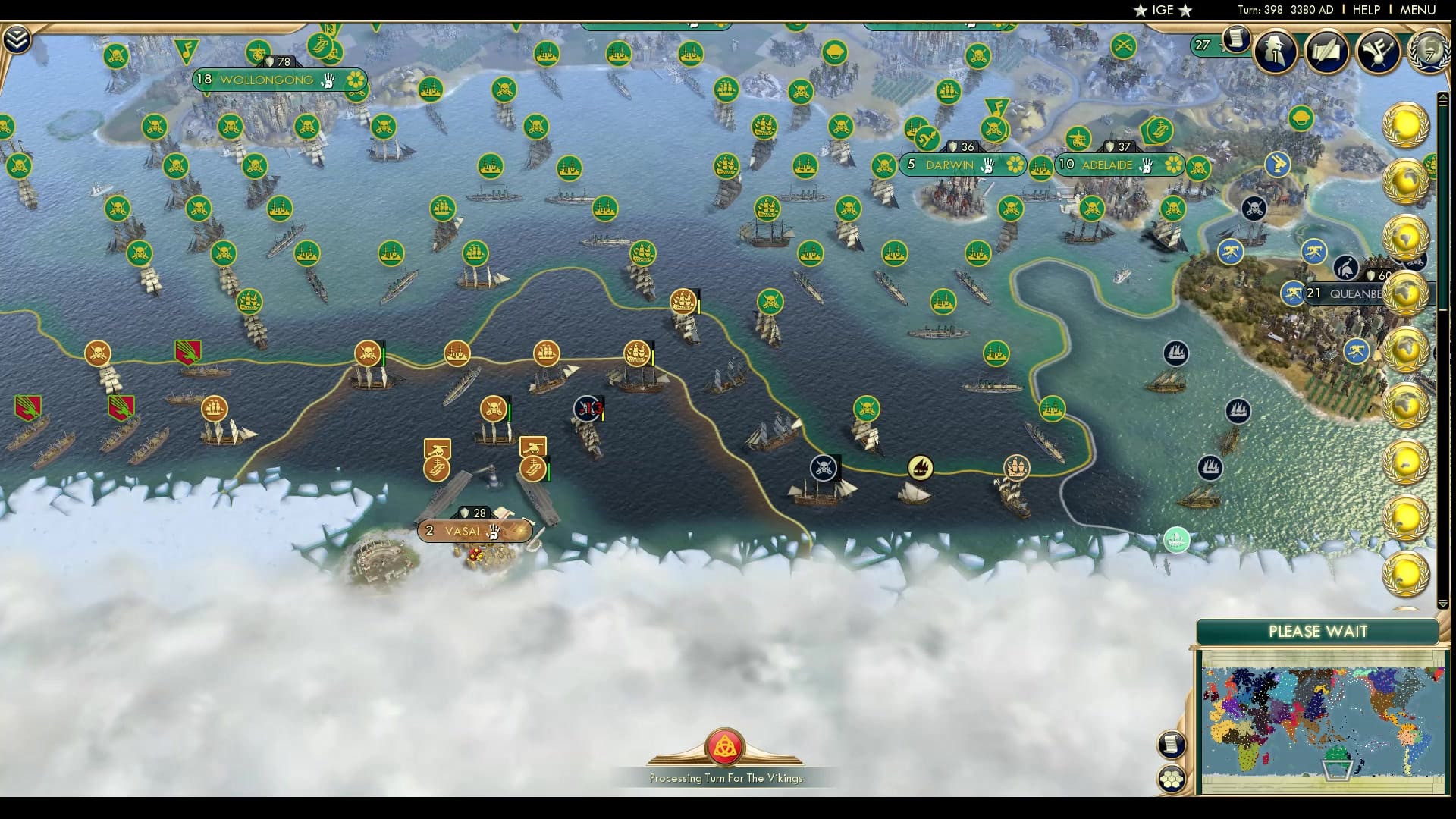Select the pale green trireme icon near the coast
Image resolution: width=1456 pixels, height=819 pixels.
click(1176, 540)
